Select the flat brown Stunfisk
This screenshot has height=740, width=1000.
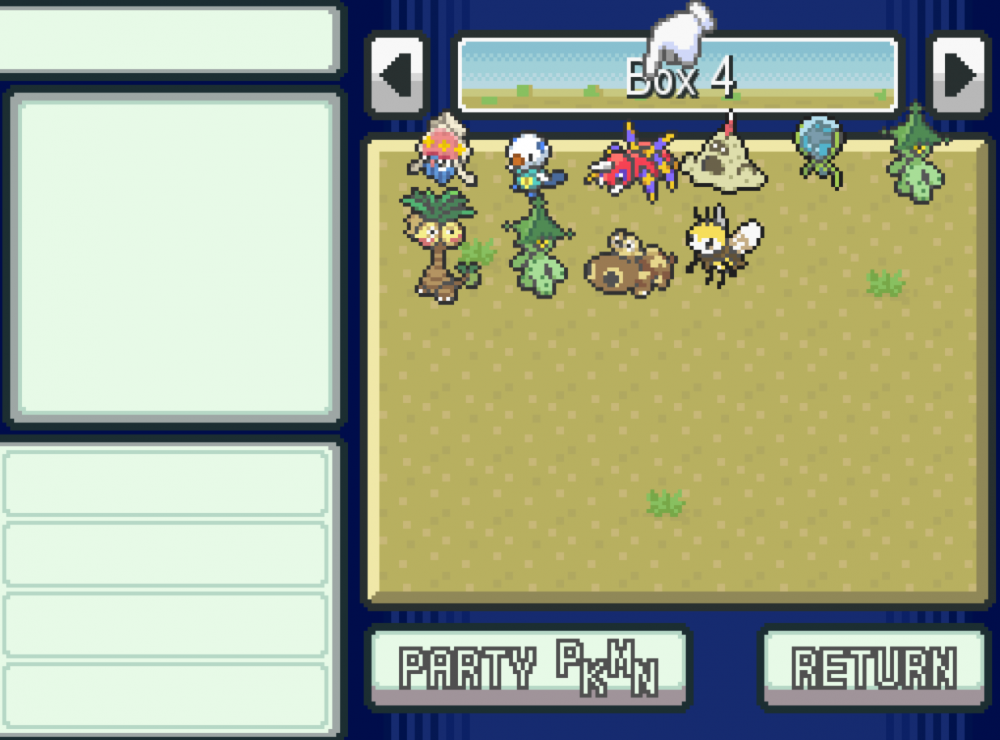pos(628,262)
